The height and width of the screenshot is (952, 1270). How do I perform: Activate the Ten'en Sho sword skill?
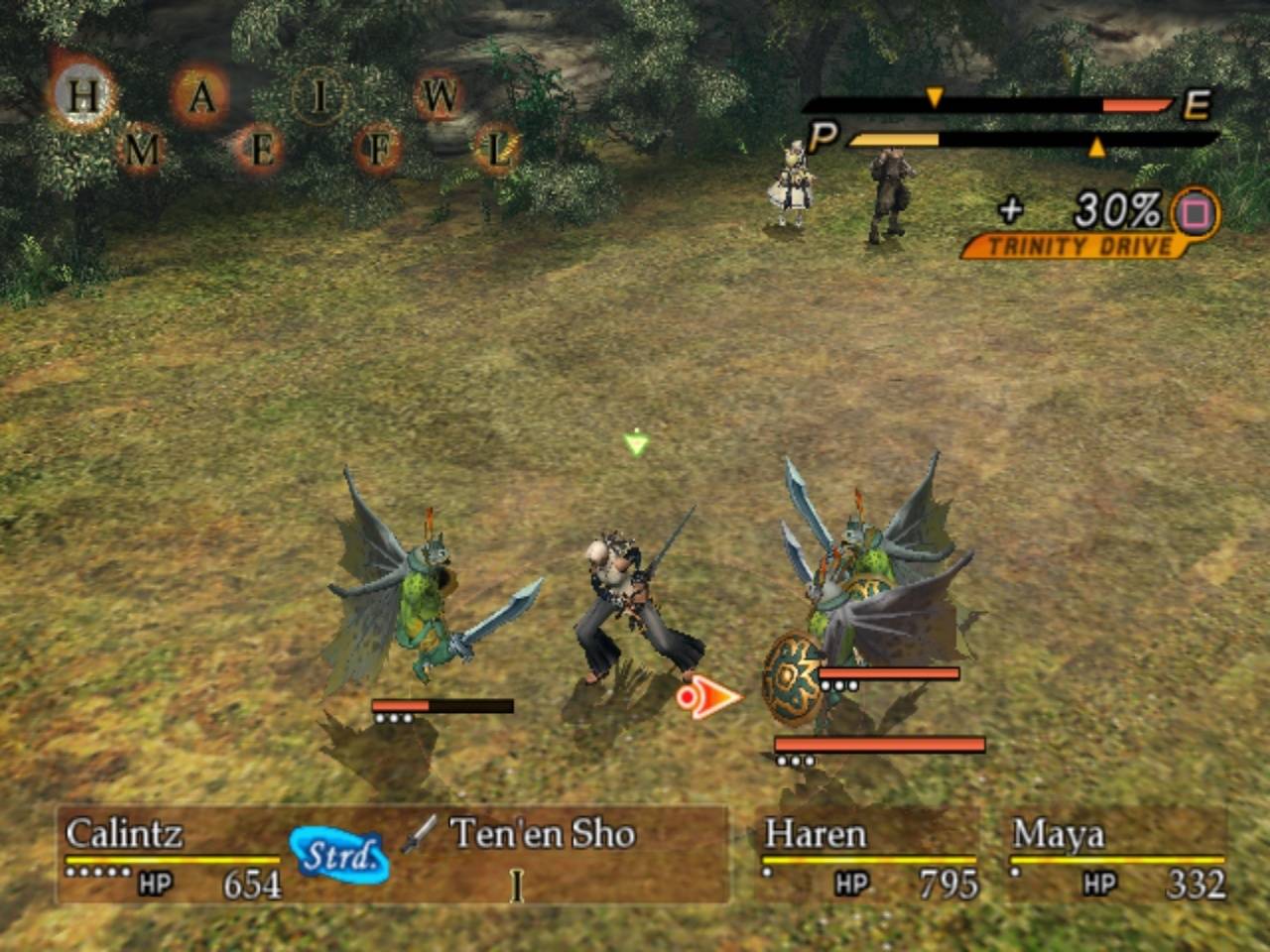coord(541,834)
